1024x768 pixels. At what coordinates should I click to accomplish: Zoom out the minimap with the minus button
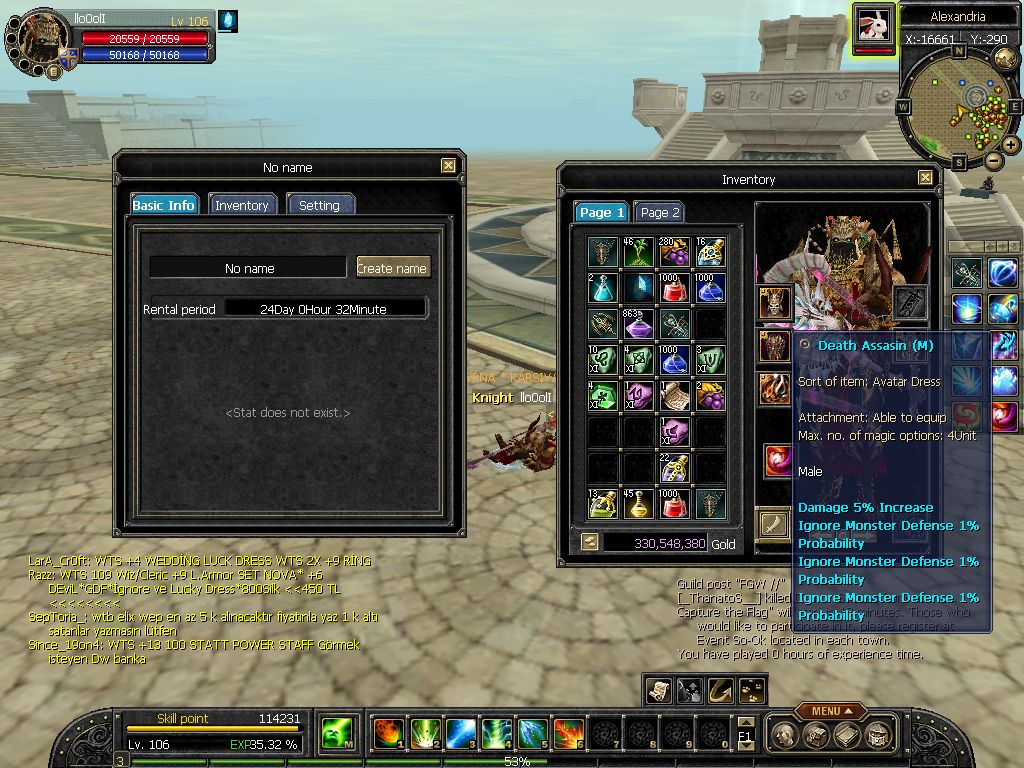coord(993,160)
